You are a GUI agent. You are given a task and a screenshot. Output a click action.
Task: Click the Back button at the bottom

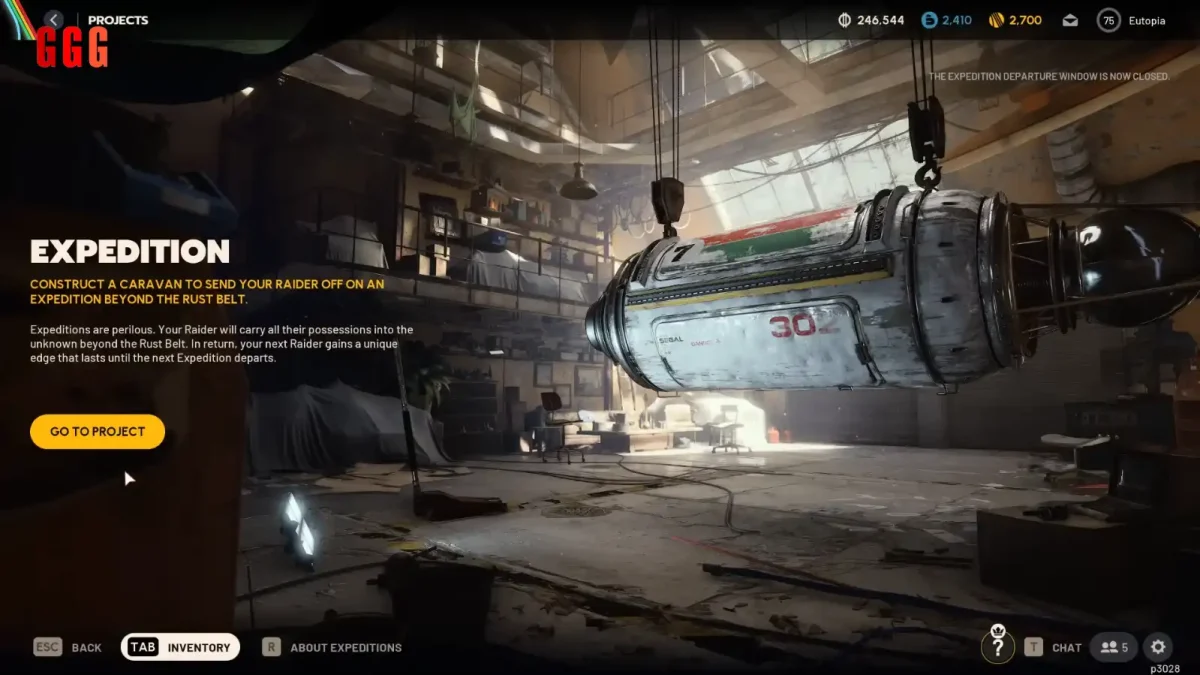coord(68,647)
